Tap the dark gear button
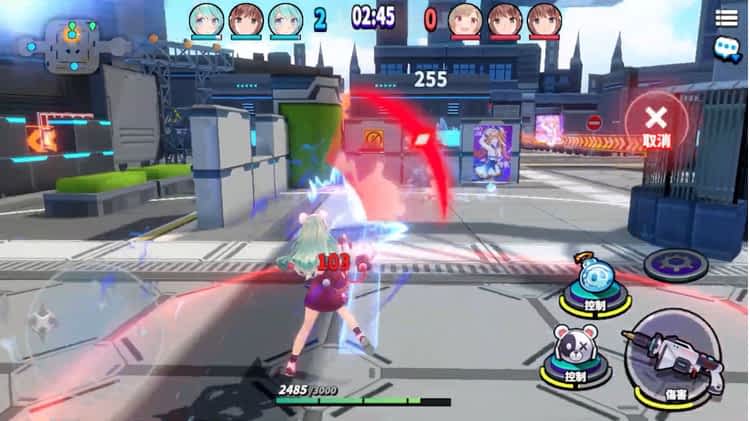 coord(675,264)
